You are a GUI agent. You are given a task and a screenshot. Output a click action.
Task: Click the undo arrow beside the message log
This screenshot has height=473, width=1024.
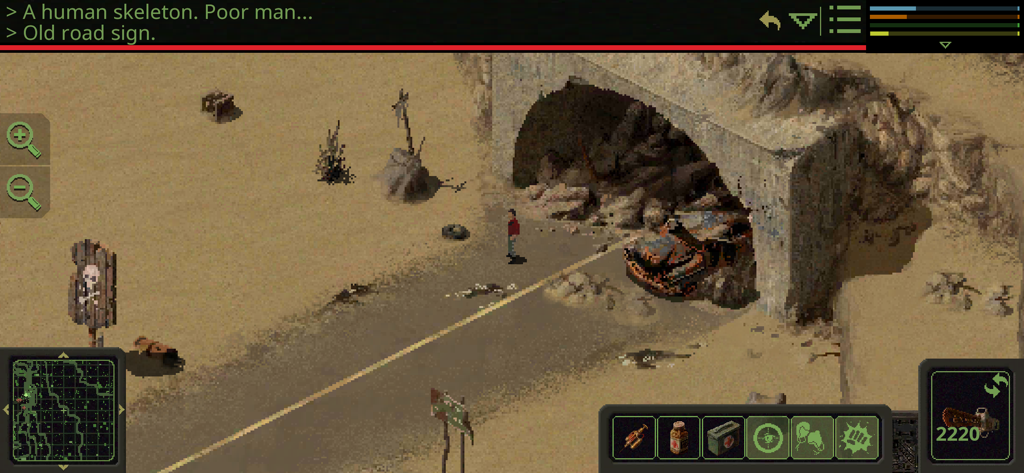click(769, 21)
